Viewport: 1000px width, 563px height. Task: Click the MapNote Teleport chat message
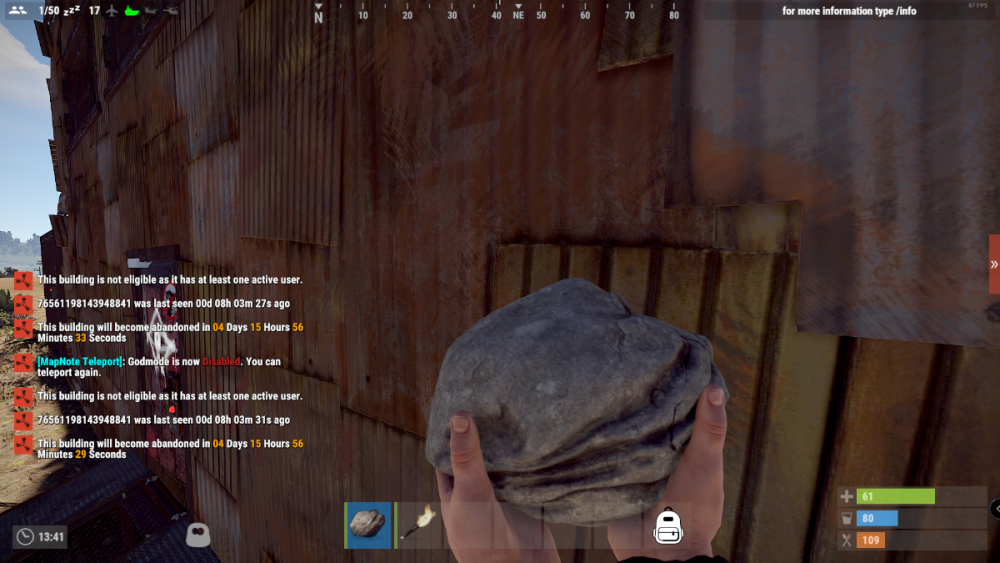[160, 367]
